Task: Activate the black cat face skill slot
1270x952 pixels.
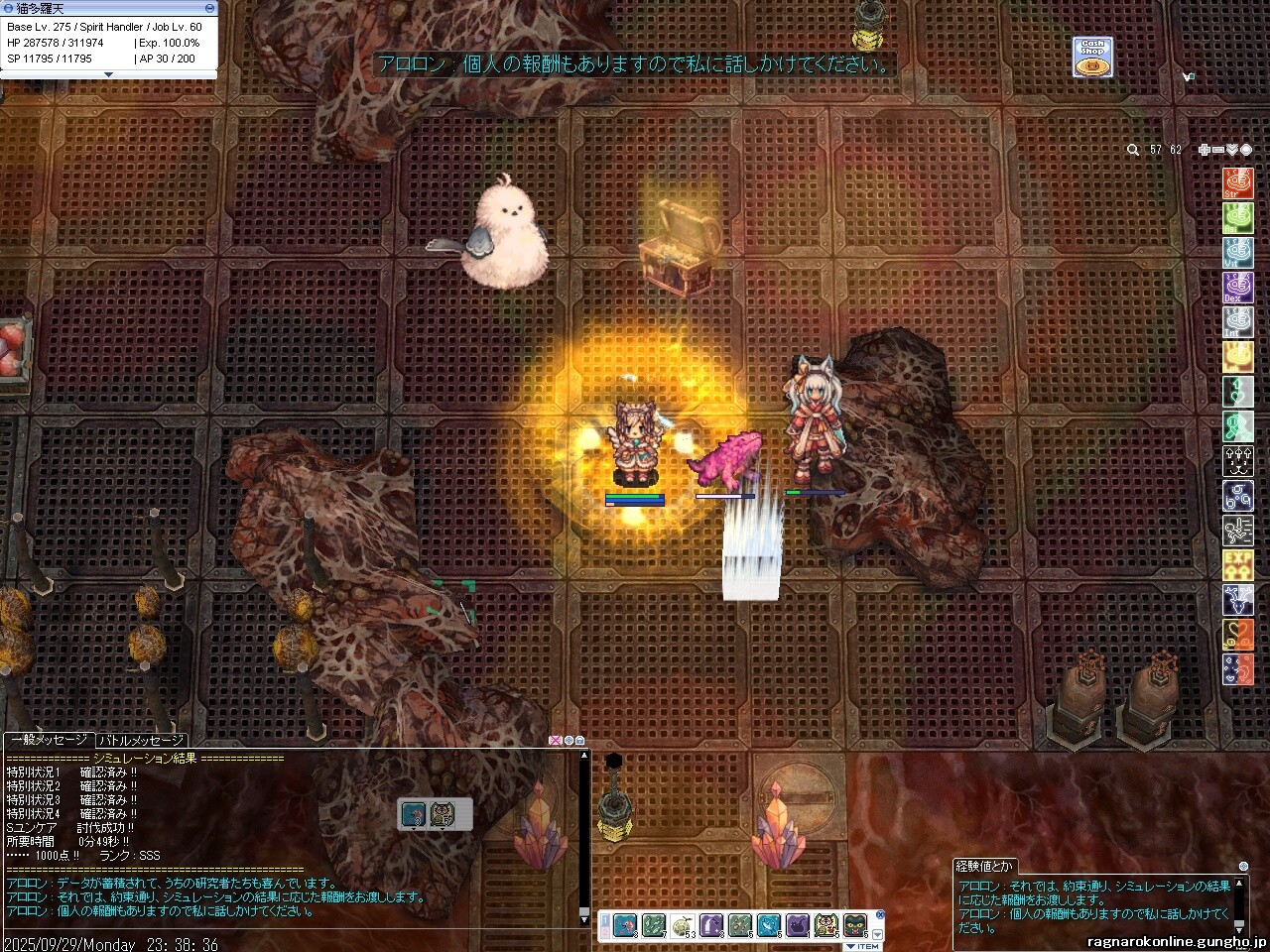Action: (x=854, y=925)
